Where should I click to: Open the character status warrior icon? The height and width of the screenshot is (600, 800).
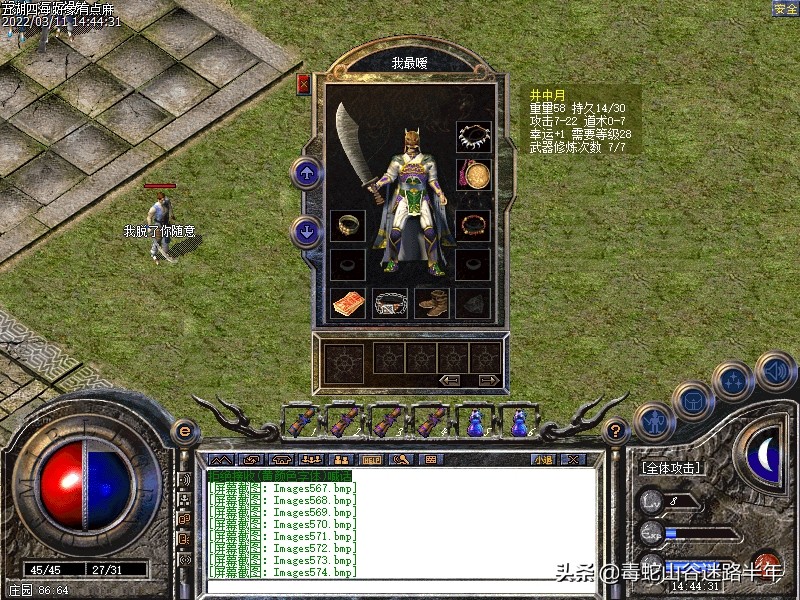tap(653, 421)
